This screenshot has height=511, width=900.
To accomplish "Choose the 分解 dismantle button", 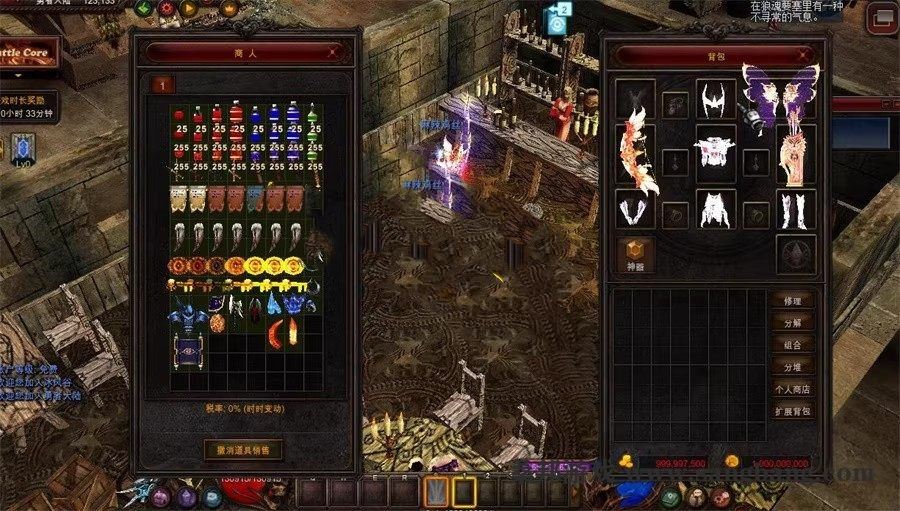I will coord(792,323).
